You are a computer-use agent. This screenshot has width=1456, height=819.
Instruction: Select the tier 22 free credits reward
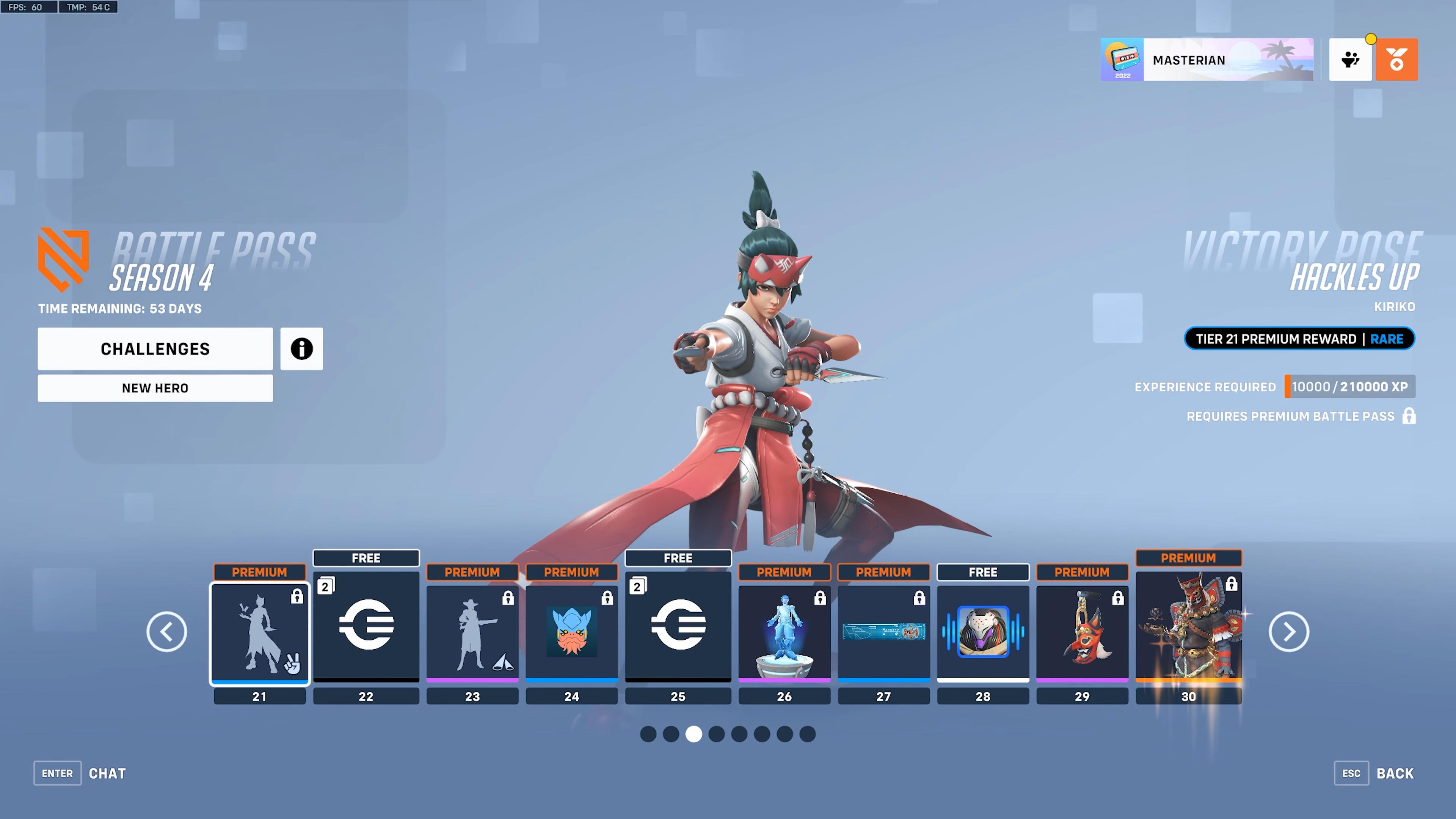(366, 624)
